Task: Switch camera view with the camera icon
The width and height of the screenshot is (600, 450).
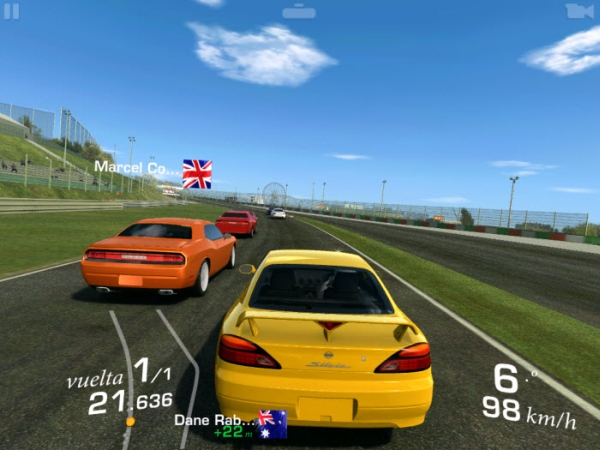Action: 579,11
